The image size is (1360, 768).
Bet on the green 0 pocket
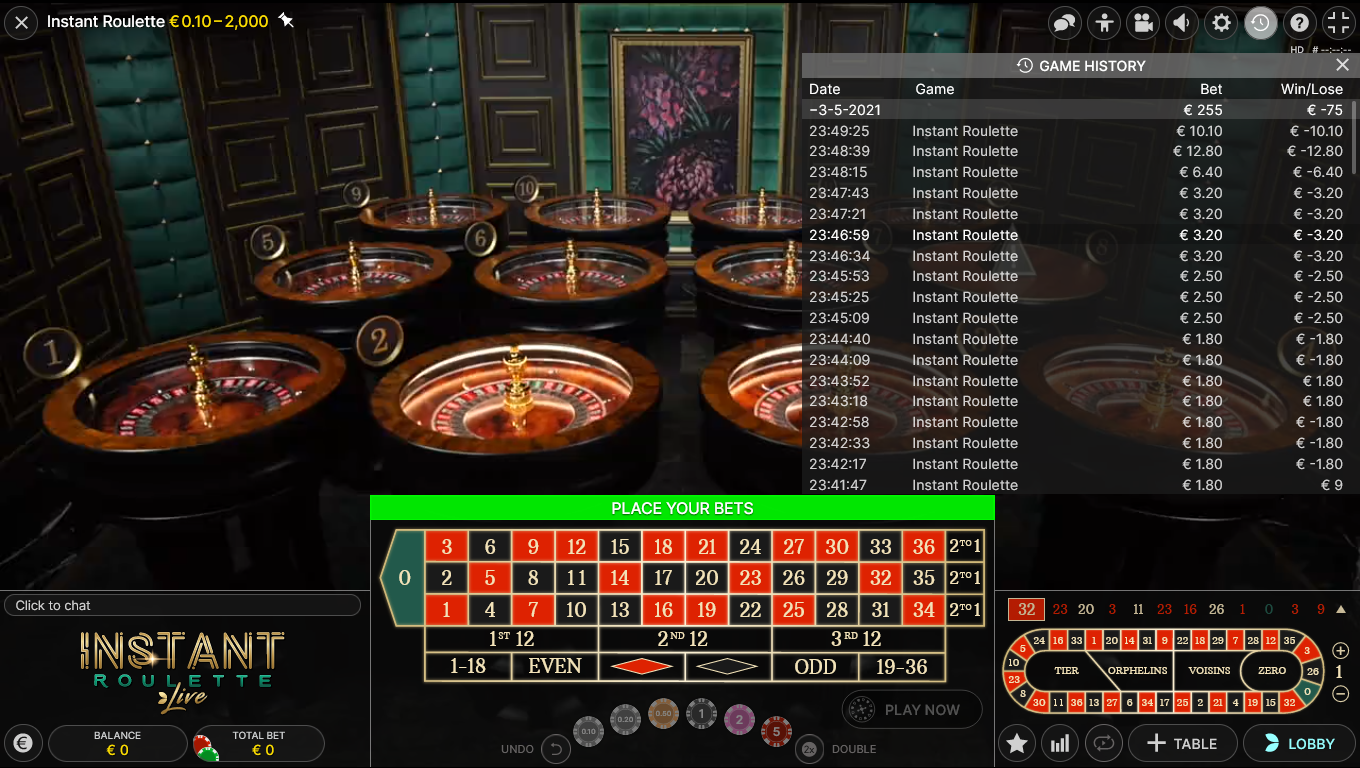coord(403,578)
